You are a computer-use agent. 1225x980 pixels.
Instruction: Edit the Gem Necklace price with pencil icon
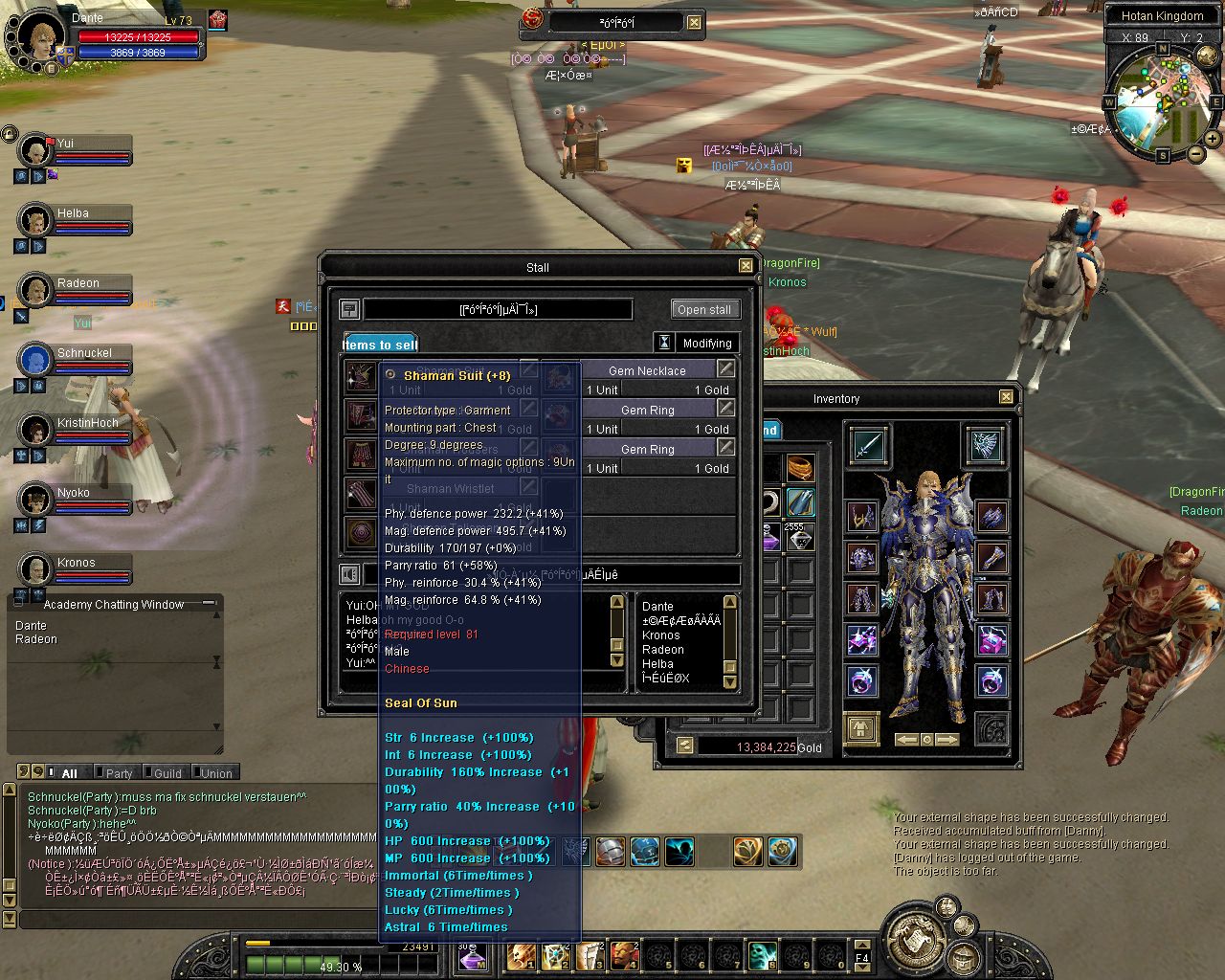726,369
